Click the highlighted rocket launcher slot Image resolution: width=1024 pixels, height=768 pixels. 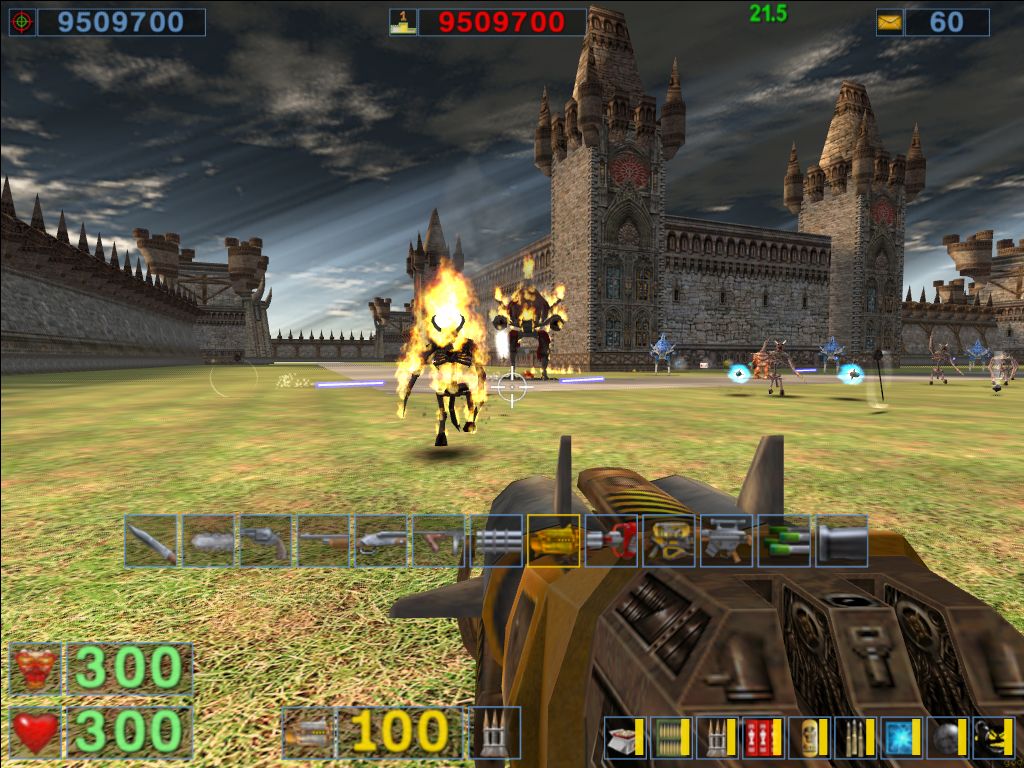(x=554, y=541)
